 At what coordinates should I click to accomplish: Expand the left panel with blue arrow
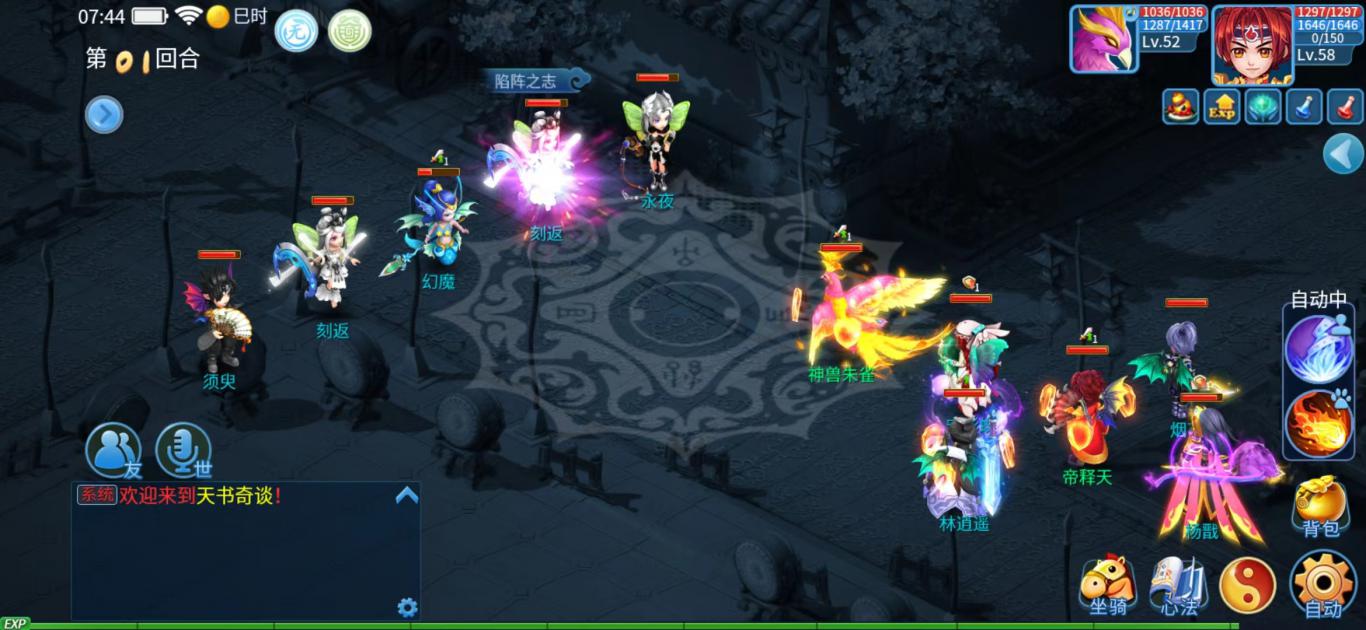[x=104, y=115]
